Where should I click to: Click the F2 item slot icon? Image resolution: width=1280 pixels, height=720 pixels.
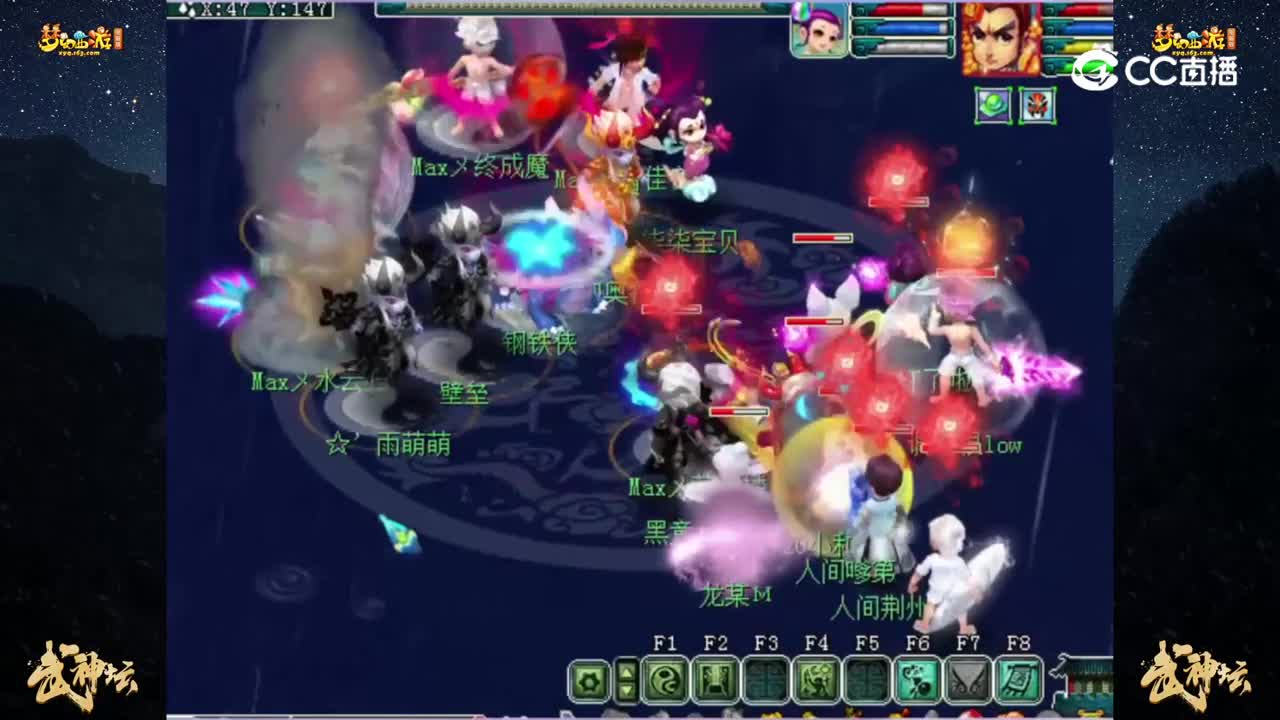click(x=715, y=680)
